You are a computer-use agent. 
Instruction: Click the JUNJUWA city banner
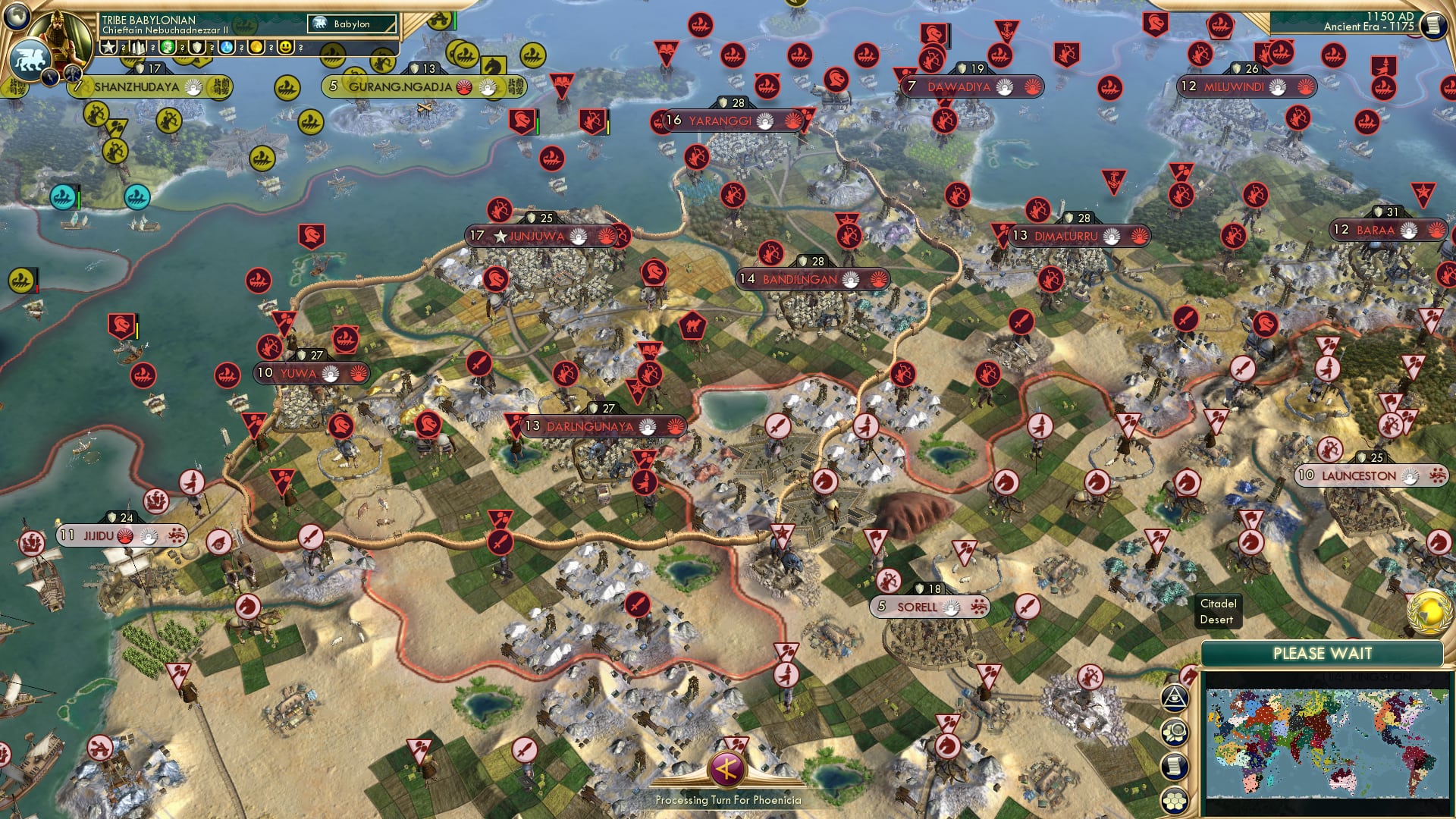[538, 236]
